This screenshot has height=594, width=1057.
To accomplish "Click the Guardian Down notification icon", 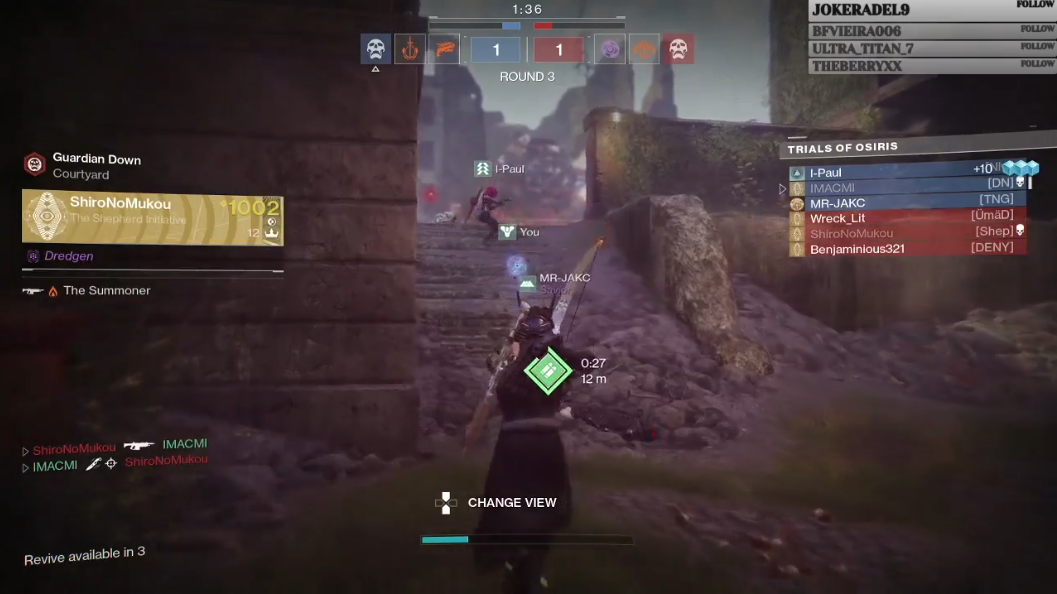I will point(35,164).
